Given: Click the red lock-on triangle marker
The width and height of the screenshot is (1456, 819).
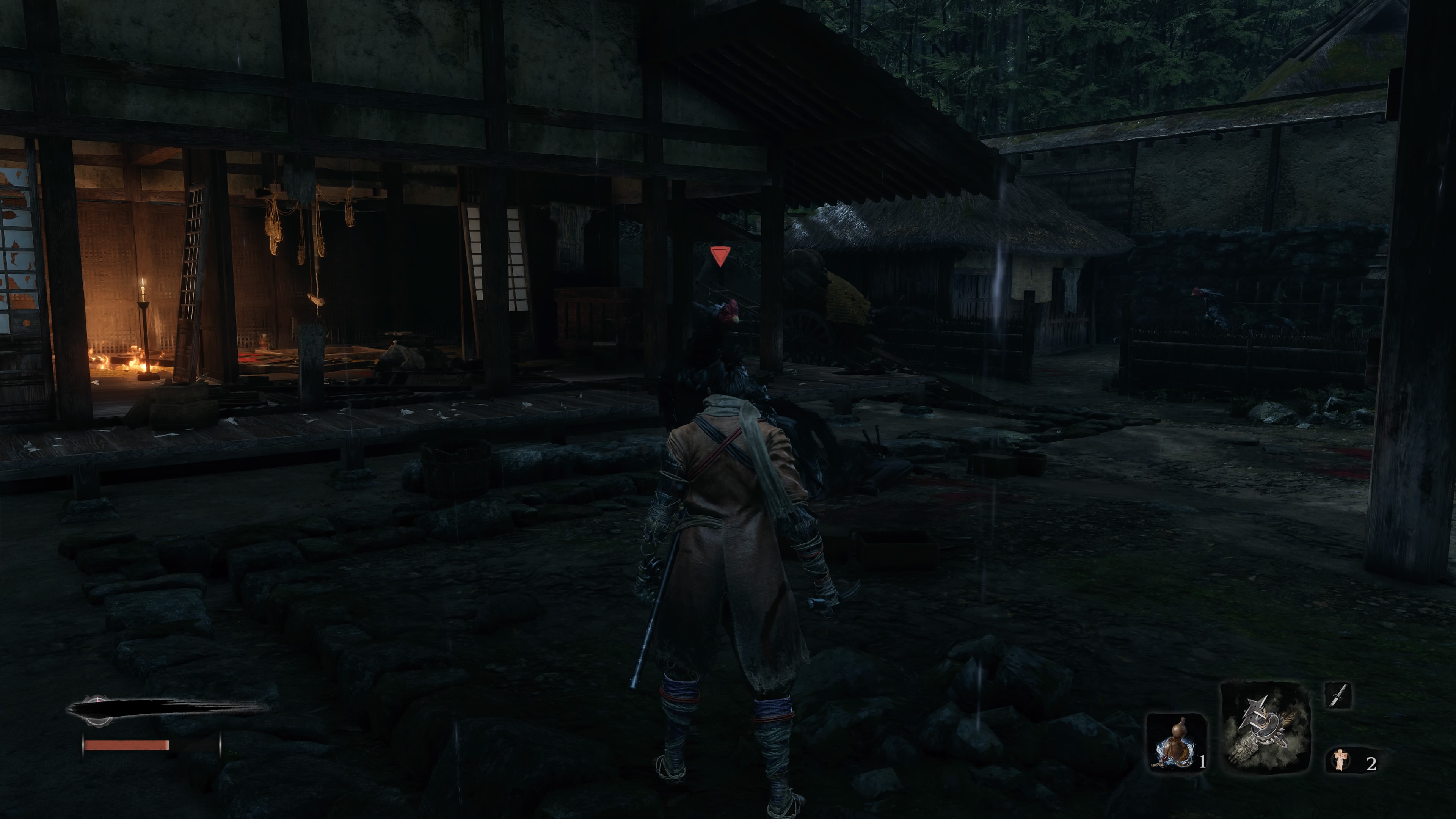Looking at the screenshot, I should point(720,256).
